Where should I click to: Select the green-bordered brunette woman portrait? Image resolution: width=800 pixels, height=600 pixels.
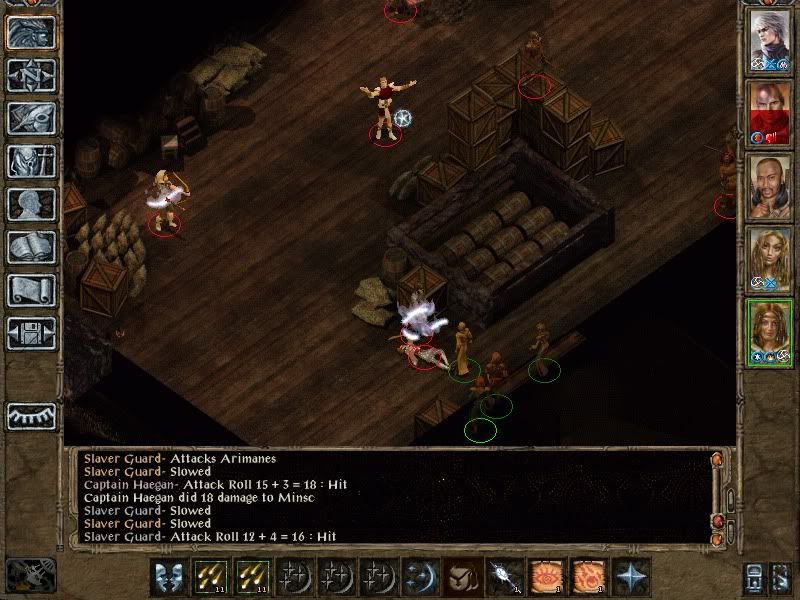[x=771, y=330]
